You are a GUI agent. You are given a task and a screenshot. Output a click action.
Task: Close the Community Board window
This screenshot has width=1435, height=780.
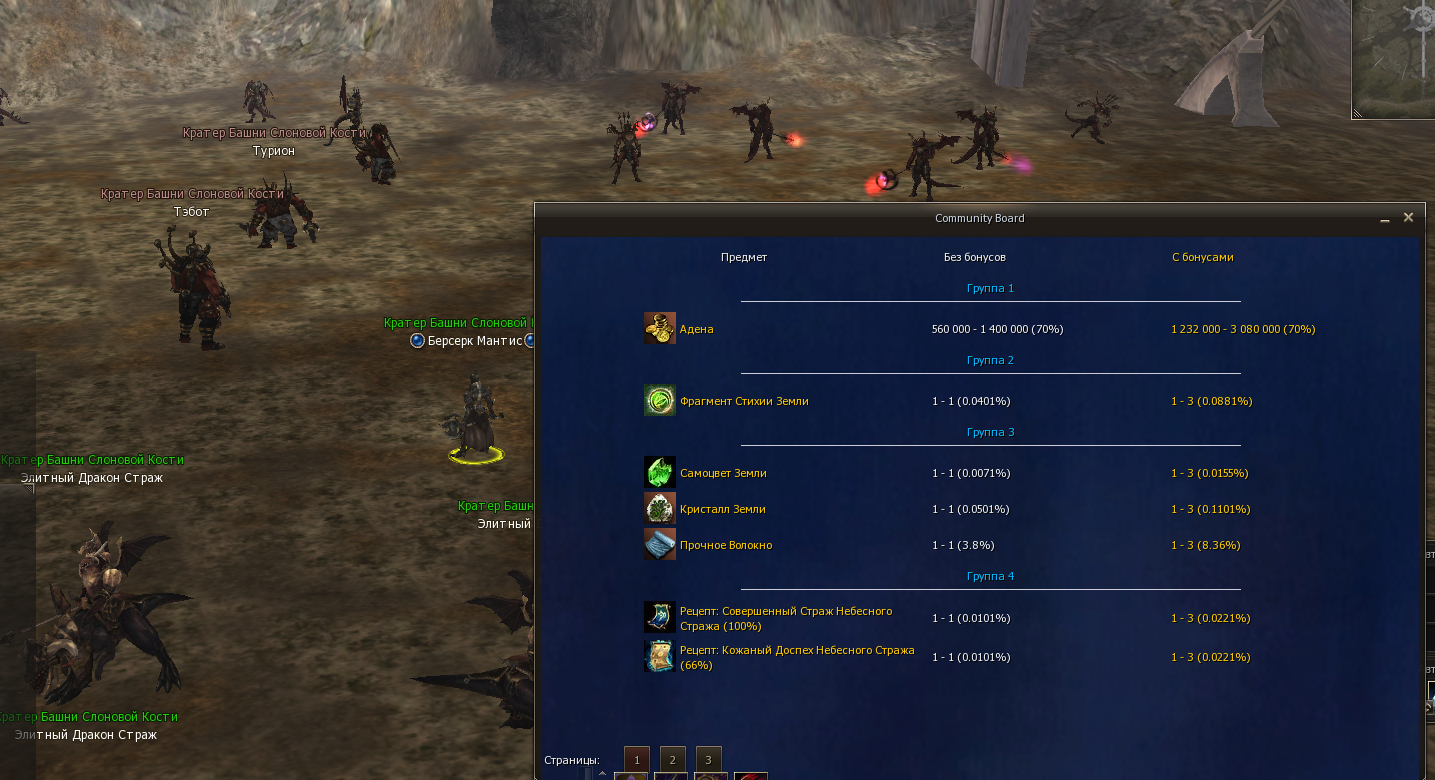tap(1408, 217)
